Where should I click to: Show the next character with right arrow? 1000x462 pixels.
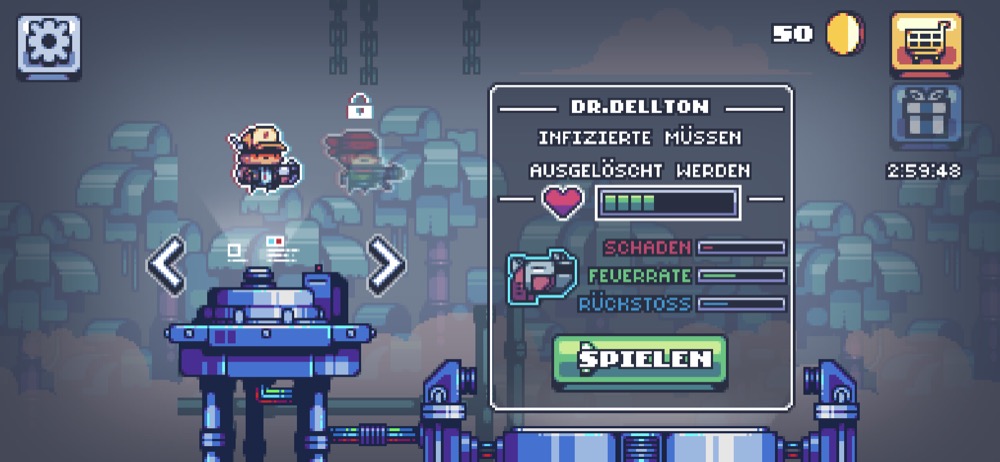click(x=385, y=266)
